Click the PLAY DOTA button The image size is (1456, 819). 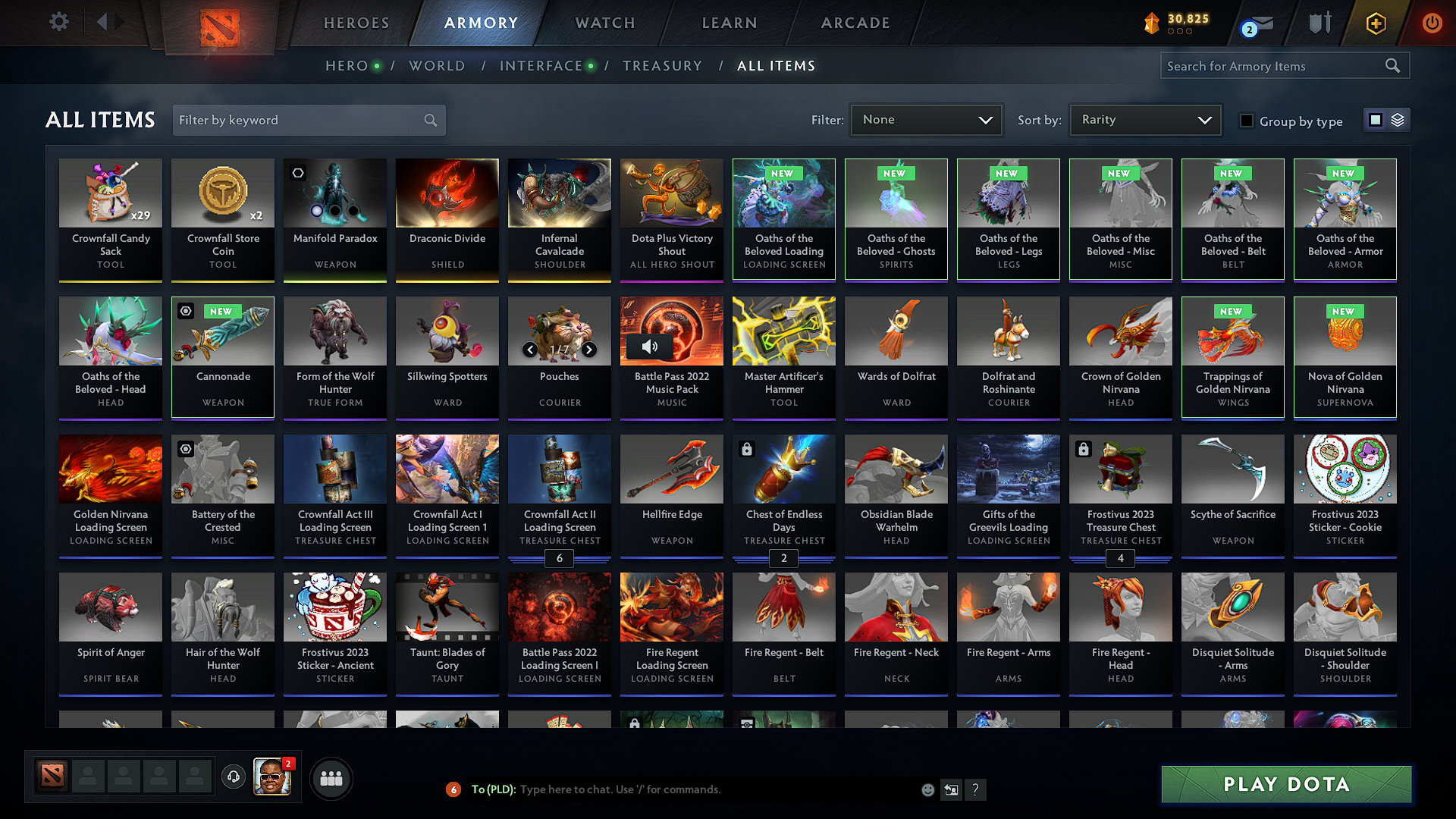(x=1285, y=784)
